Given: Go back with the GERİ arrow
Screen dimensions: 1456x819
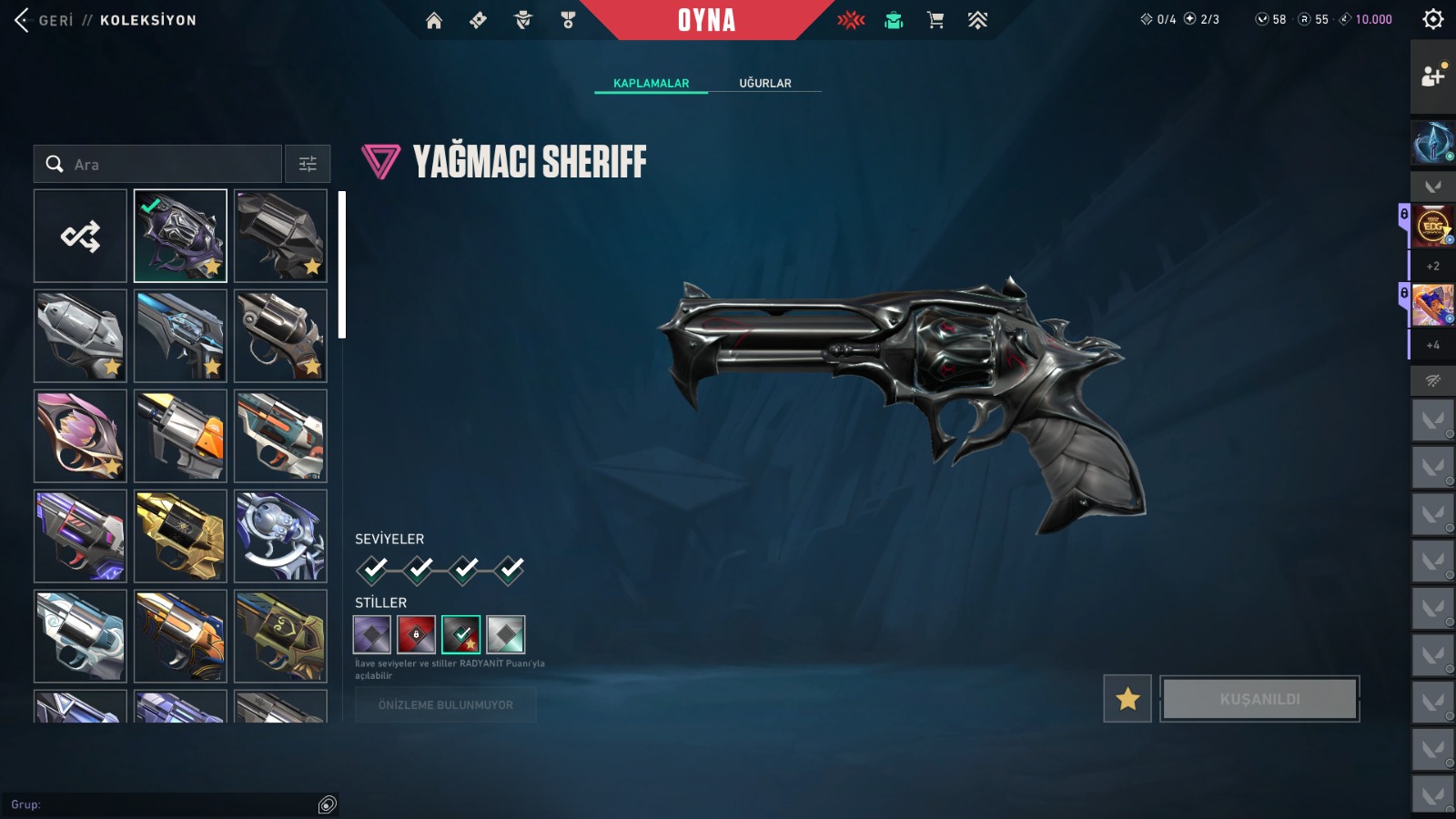Looking at the screenshot, I should coord(23,20).
